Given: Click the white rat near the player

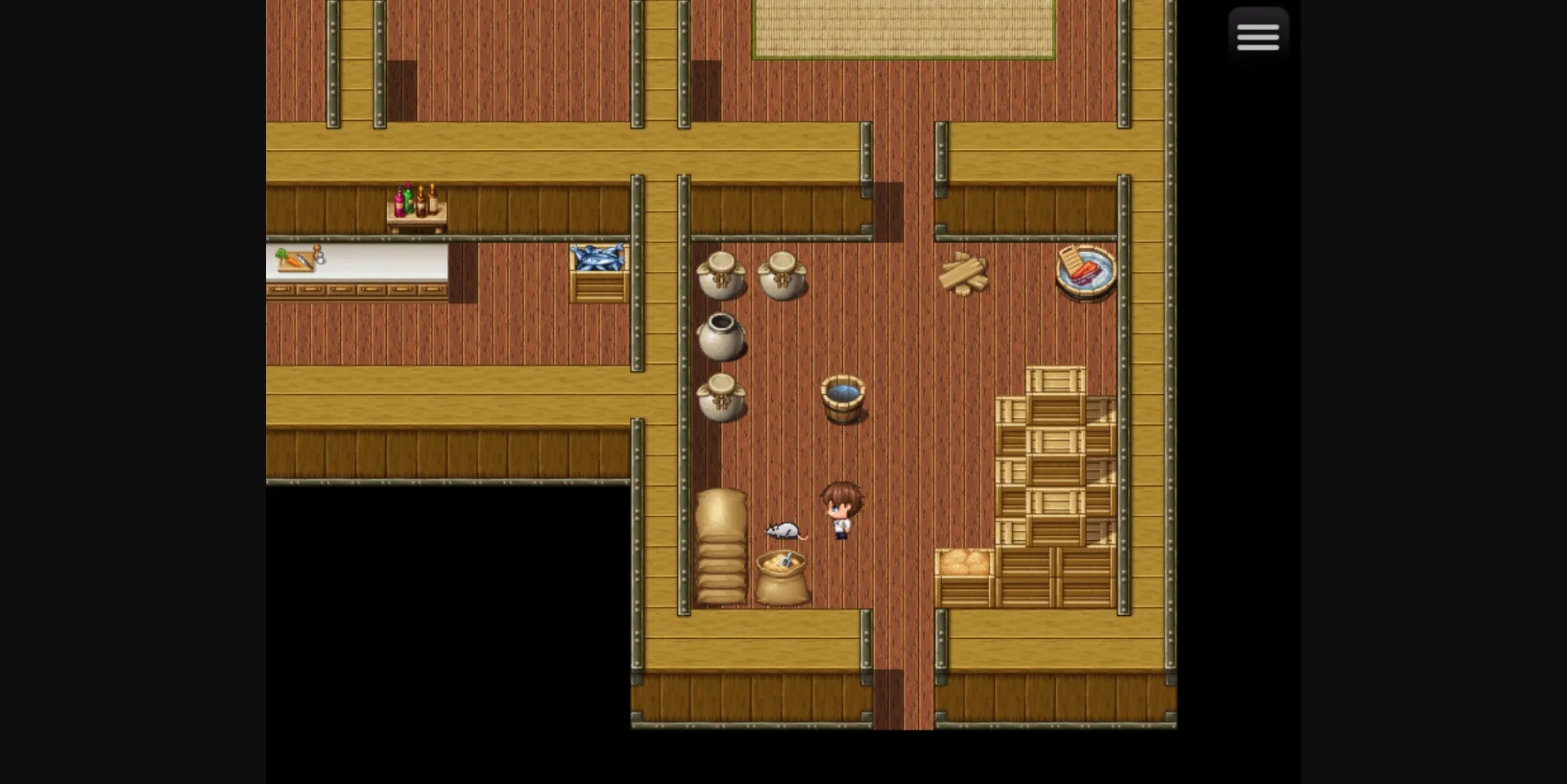Looking at the screenshot, I should pos(782,532).
